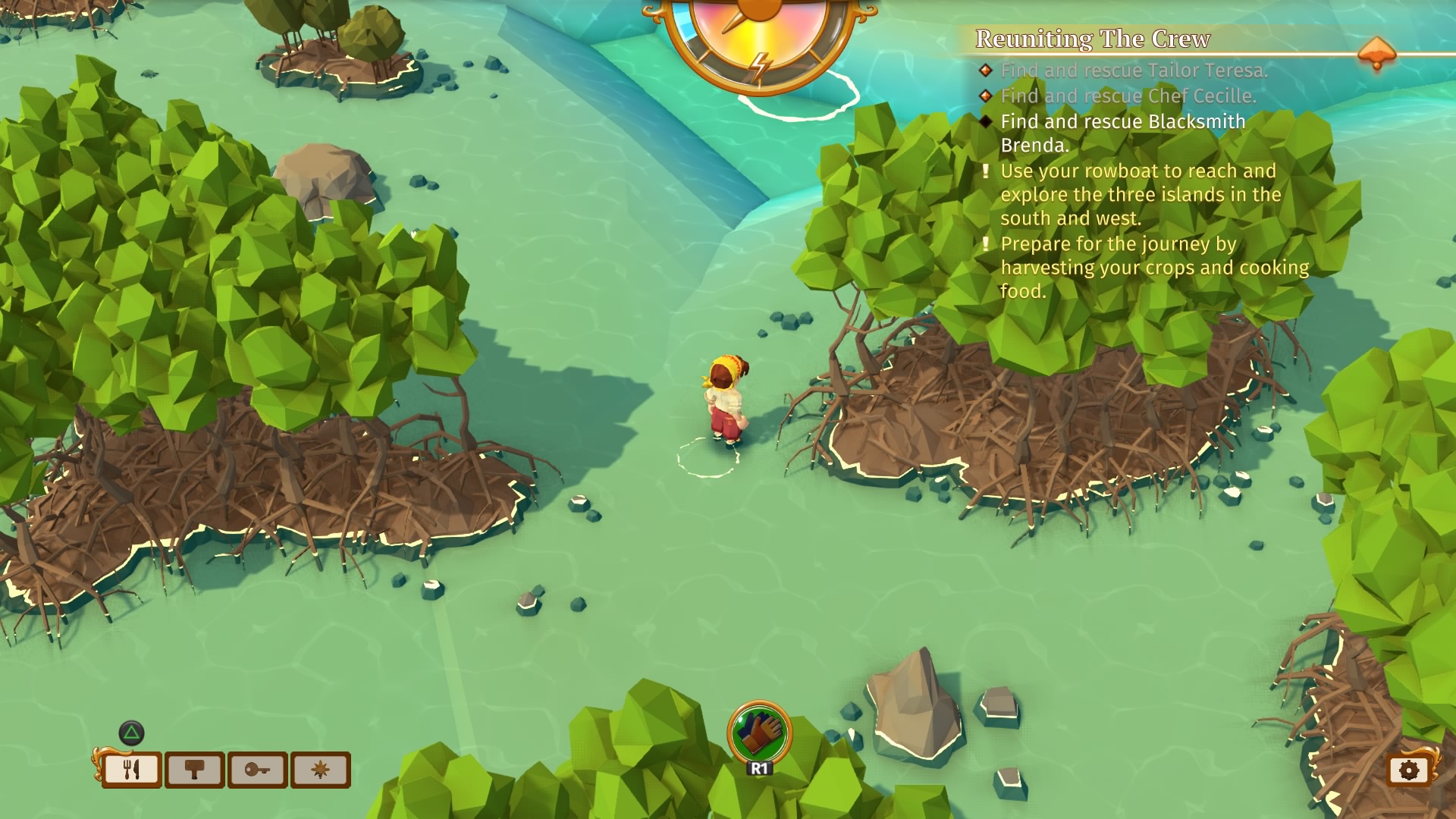This screenshot has width=1456, height=819.
Task: Toggle the Chef Cecille objective diamond
Action: 986,96
